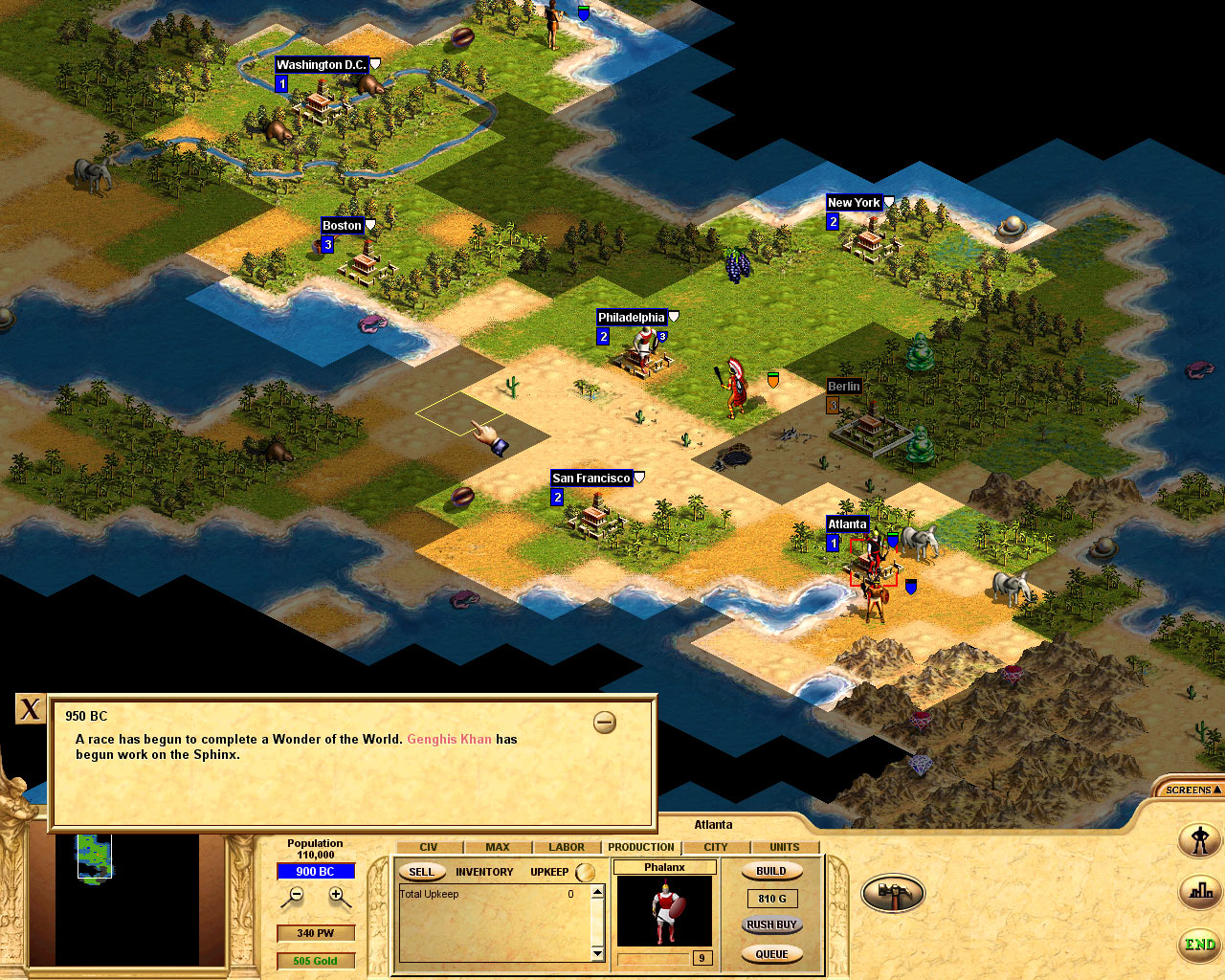1225x980 pixels.
Task: Rush buy the Phalanx for 810 gold
Action: click(x=771, y=925)
